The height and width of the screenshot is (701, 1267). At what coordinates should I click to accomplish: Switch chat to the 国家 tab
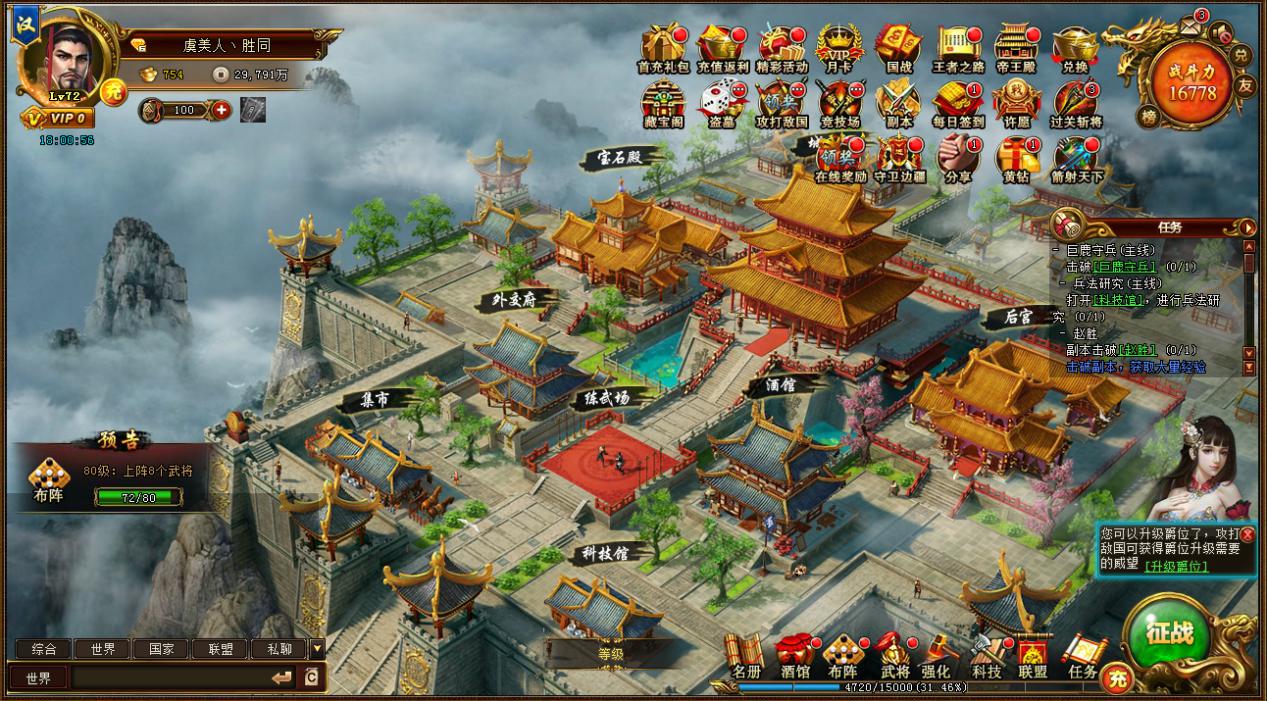click(x=161, y=649)
